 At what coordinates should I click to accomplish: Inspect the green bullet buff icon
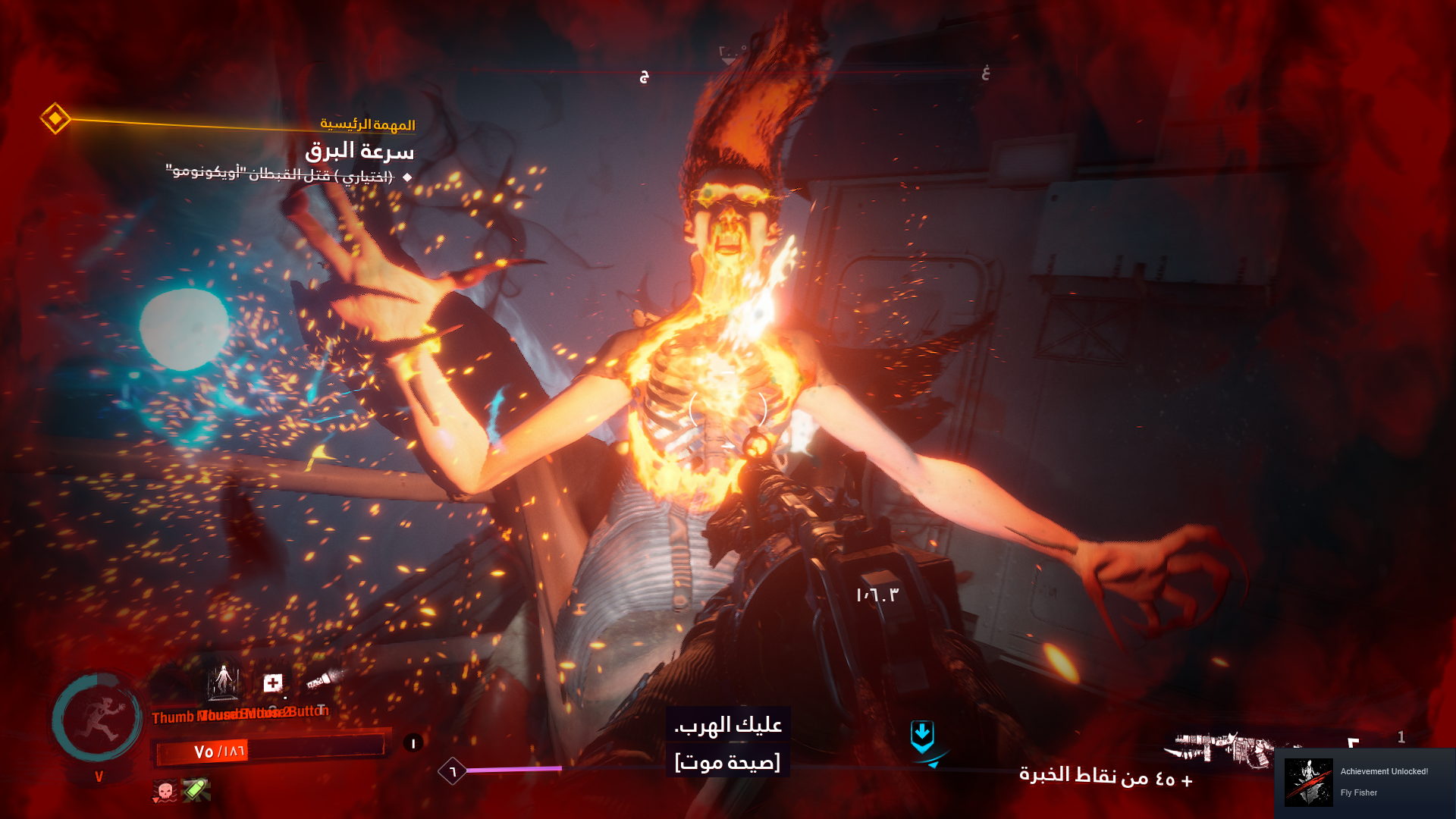[196, 790]
